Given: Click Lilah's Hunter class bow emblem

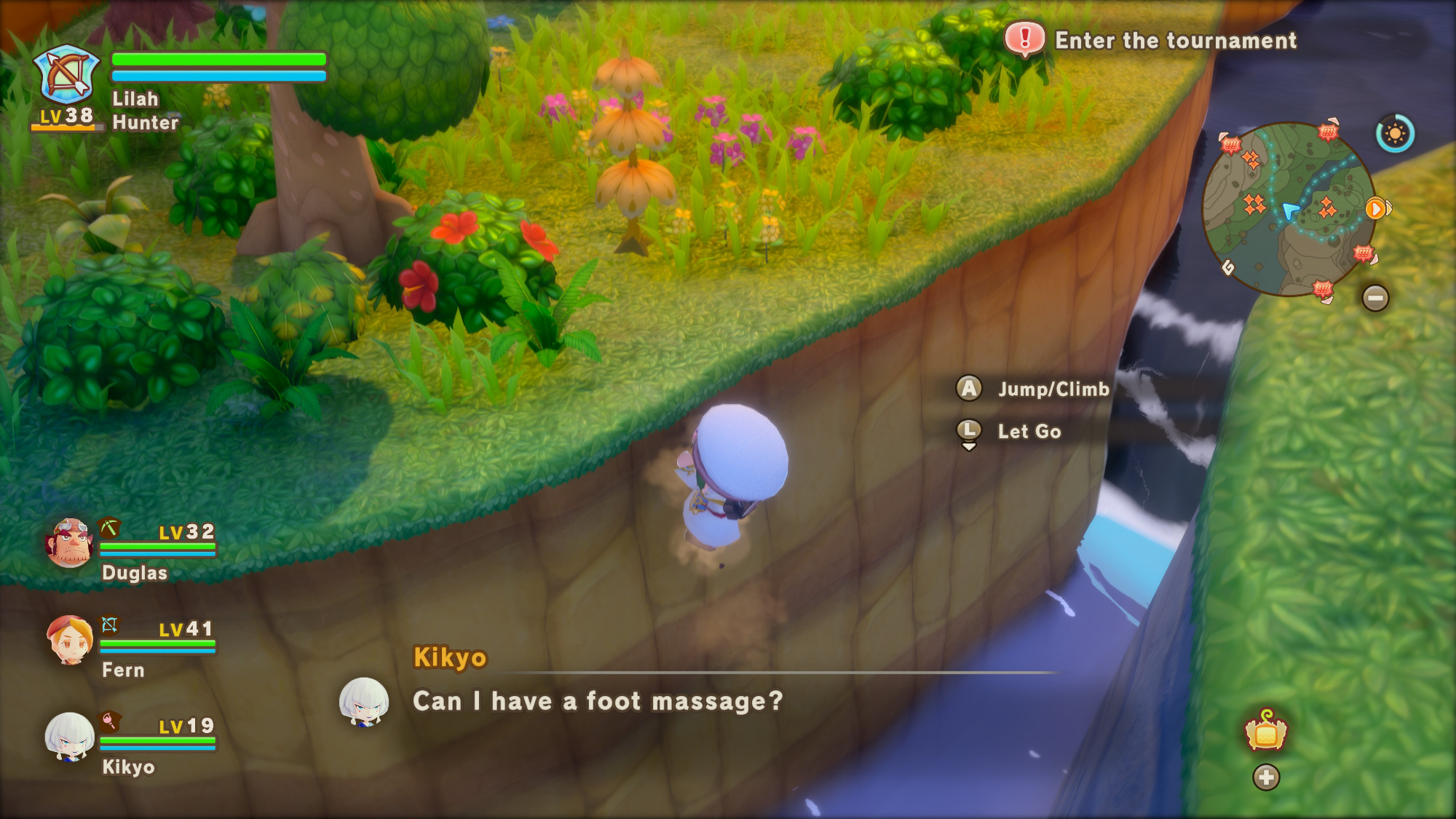Looking at the screenshot, I should coord(68,74).
